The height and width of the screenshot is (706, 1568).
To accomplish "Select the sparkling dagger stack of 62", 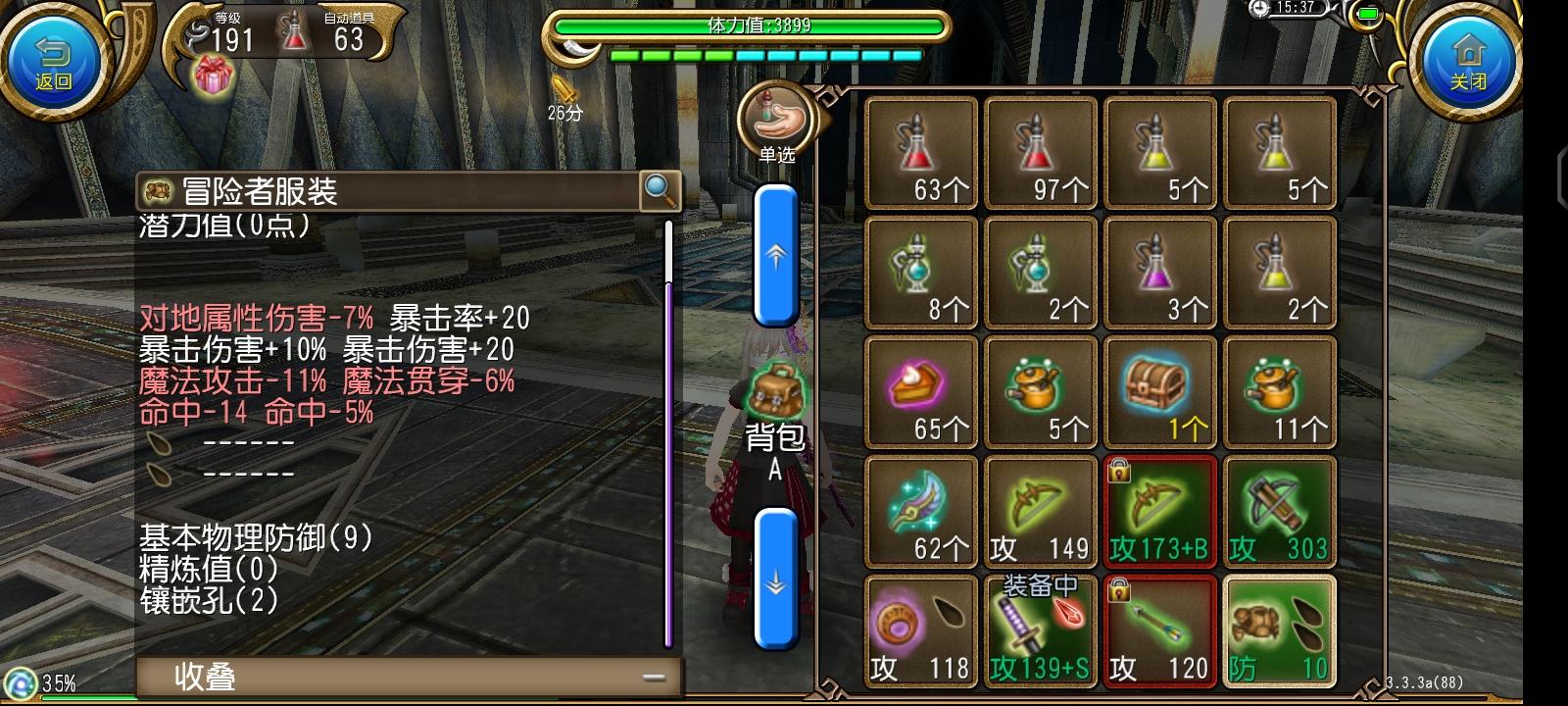I will (x=921, y=510).
